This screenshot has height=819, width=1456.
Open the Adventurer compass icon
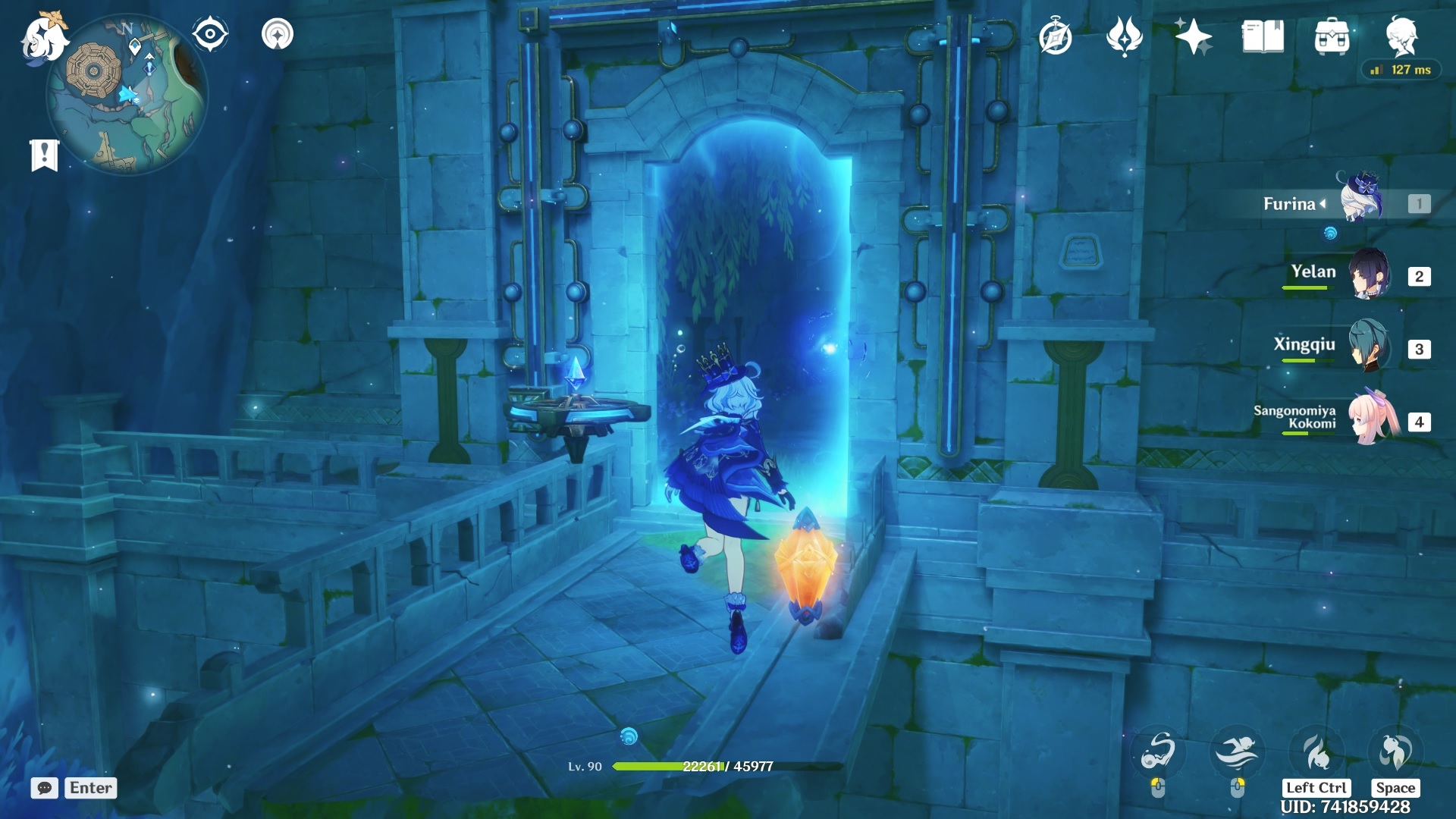[x=1056, y=36]
